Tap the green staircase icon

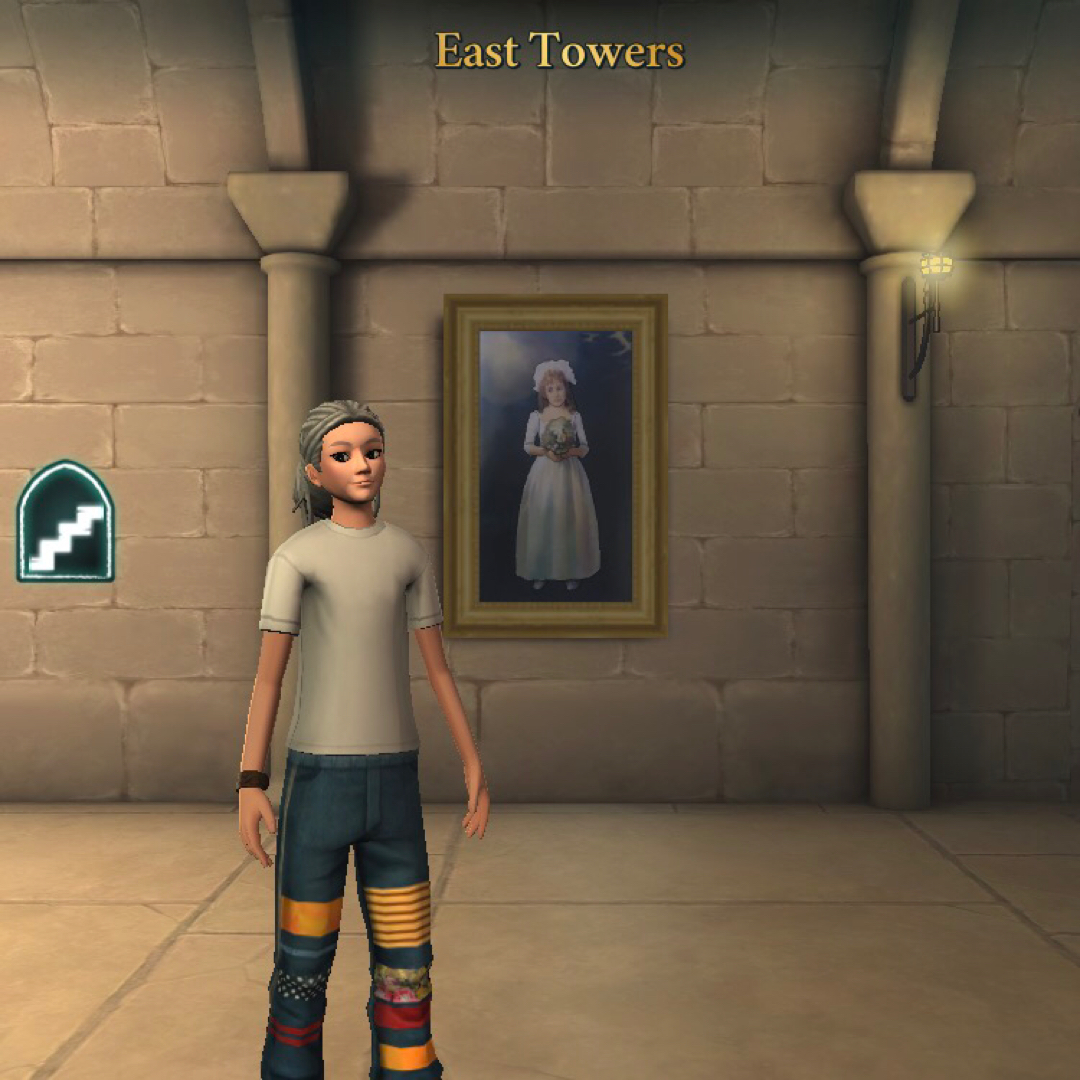(66, 523)
